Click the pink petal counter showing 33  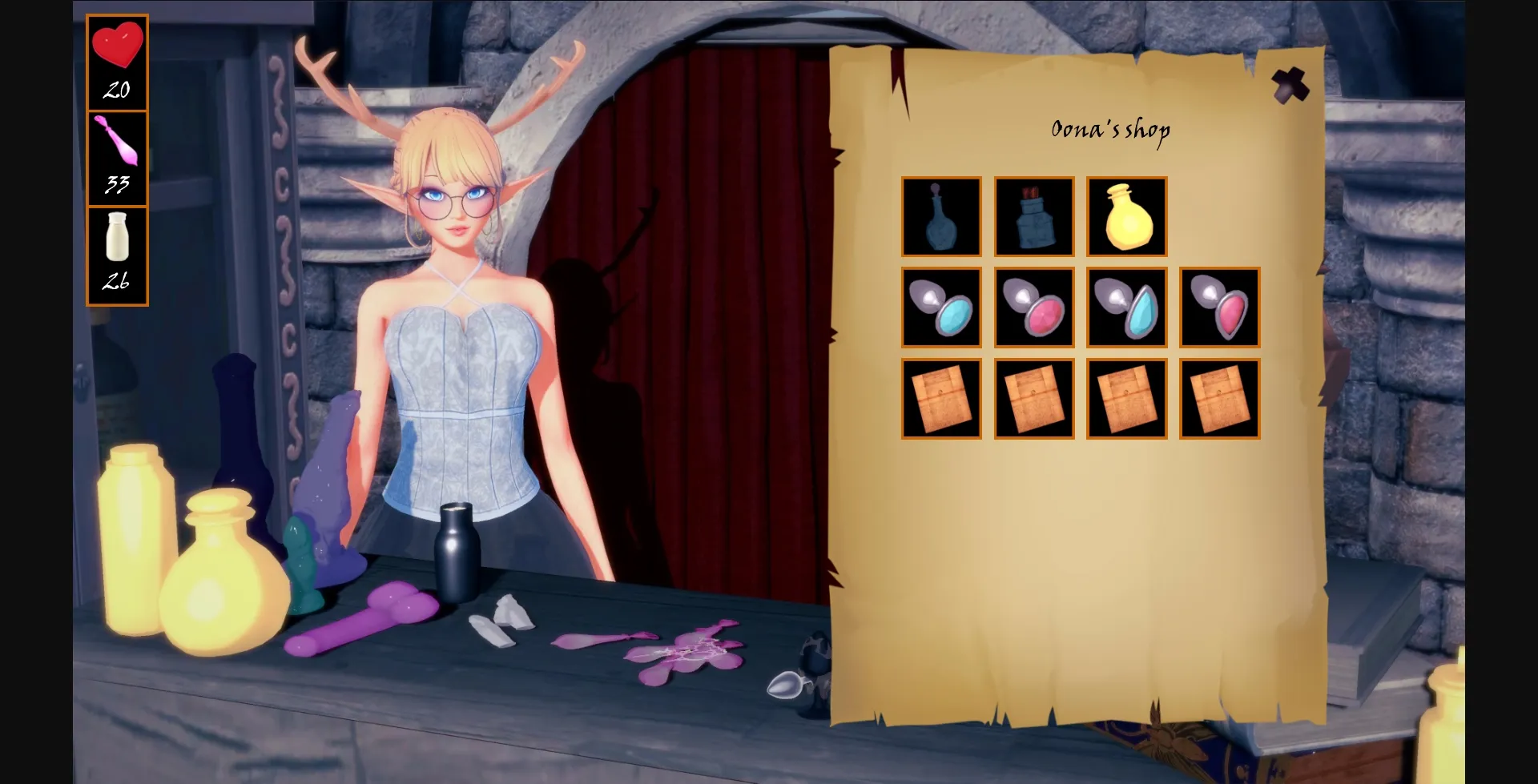pyautogui.click(x=117, y=156)
